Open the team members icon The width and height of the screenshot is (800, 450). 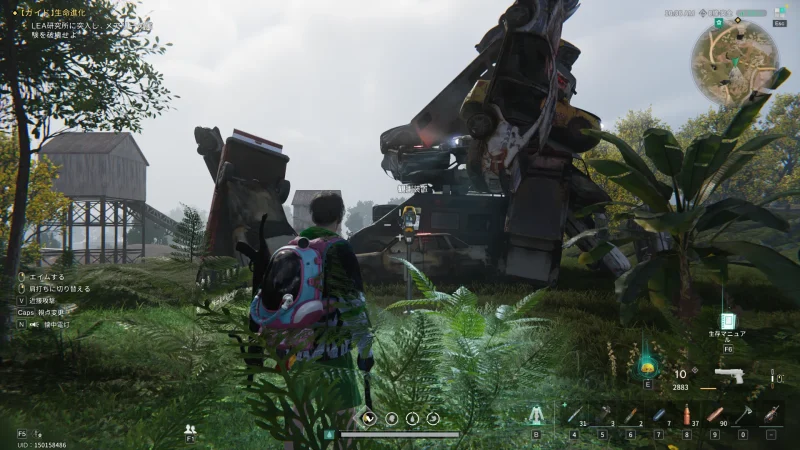(x=190, y=429)
